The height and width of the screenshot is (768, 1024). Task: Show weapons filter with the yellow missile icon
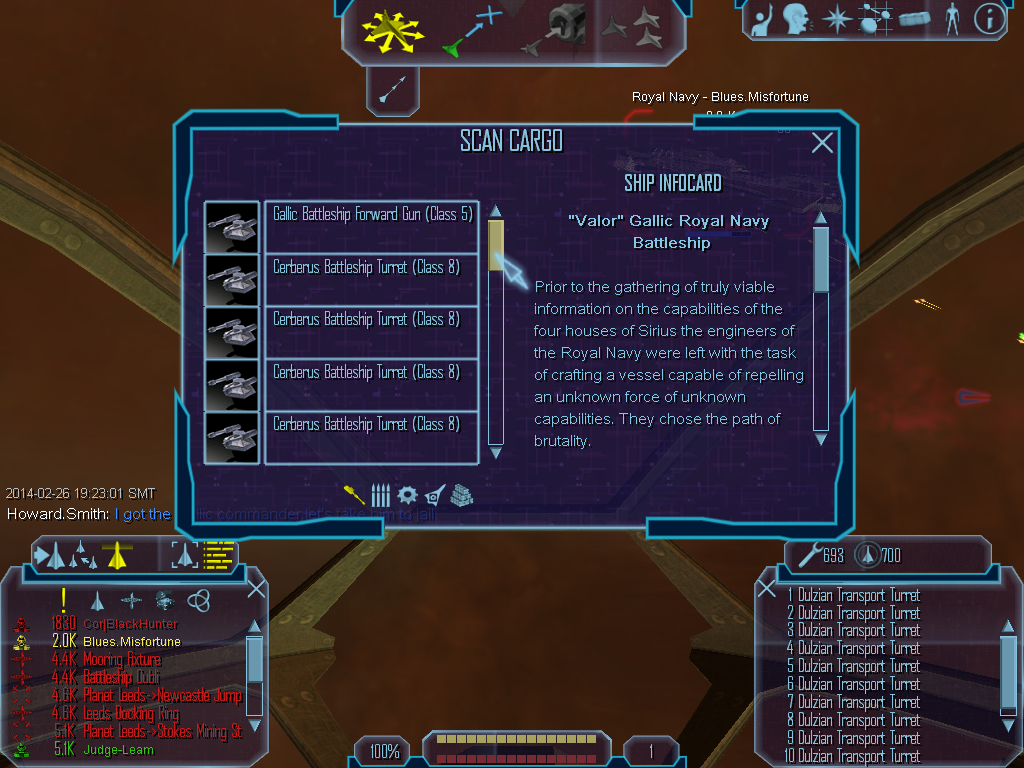[354, 494]
